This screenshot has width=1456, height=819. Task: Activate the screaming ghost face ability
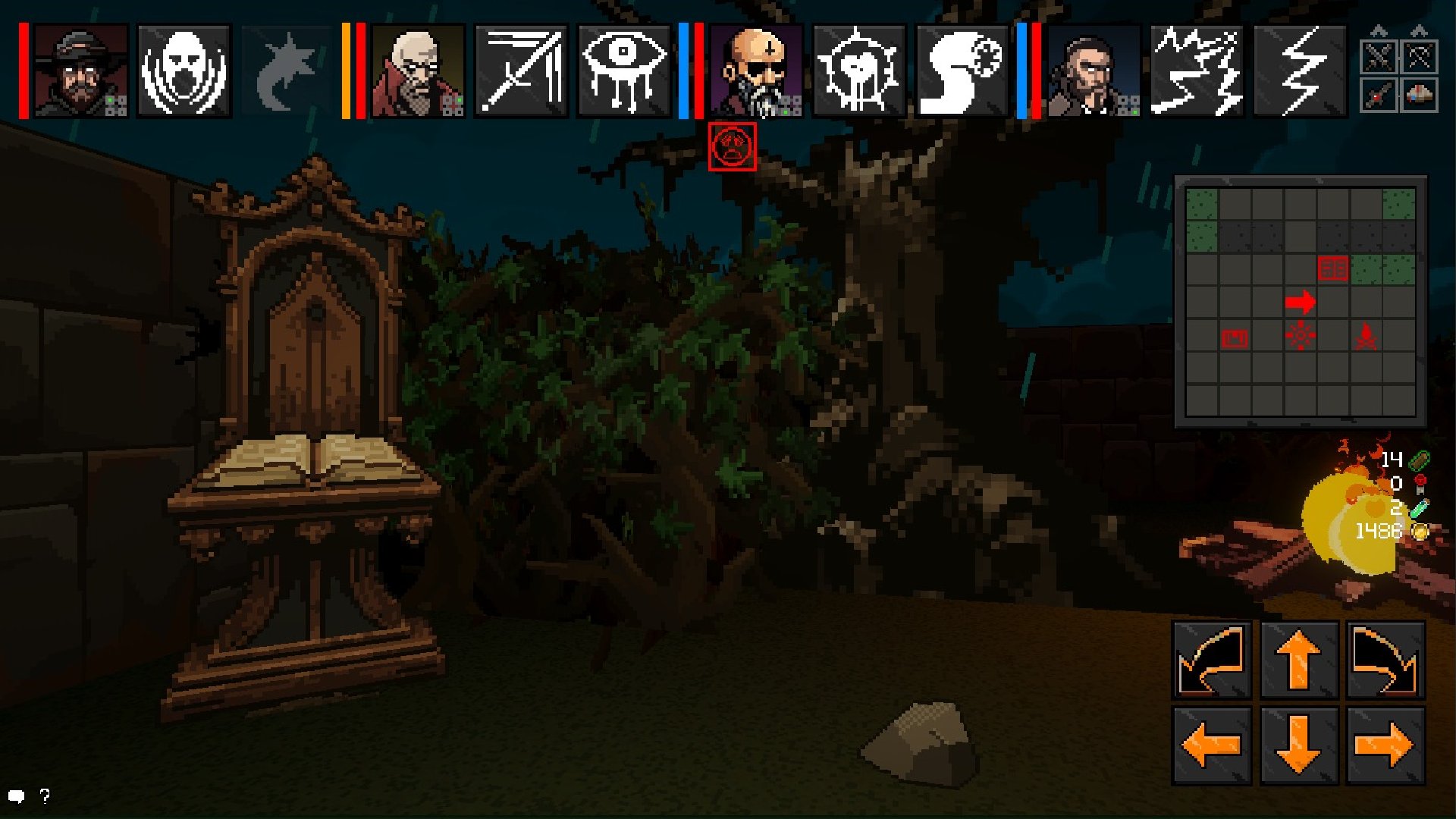click(184, 71)
